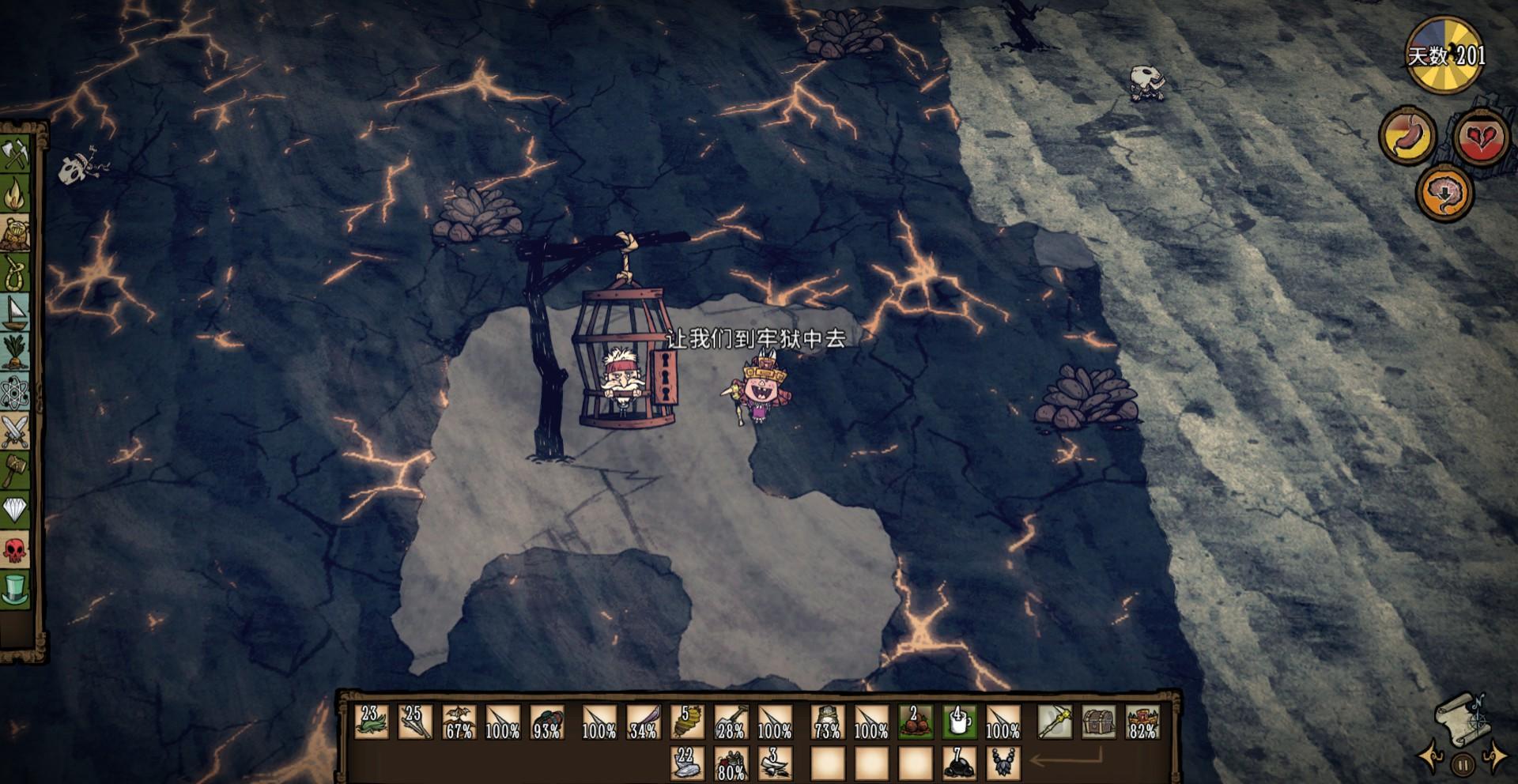Open the hammer Structures tab
Image resolution: width=1518 pixels, height=784 pixels.
click(15, 471)
